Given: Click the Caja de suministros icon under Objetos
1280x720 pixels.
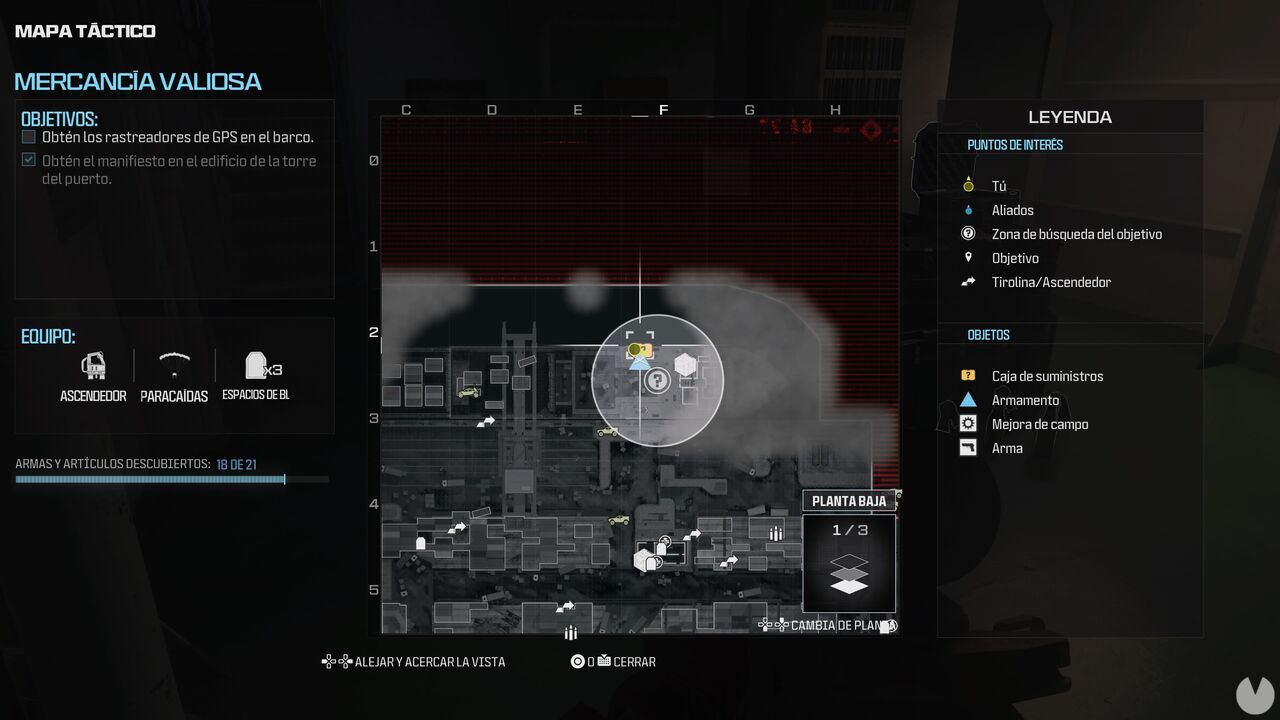Looking at the screenshot, I should [x=968, y=375].
